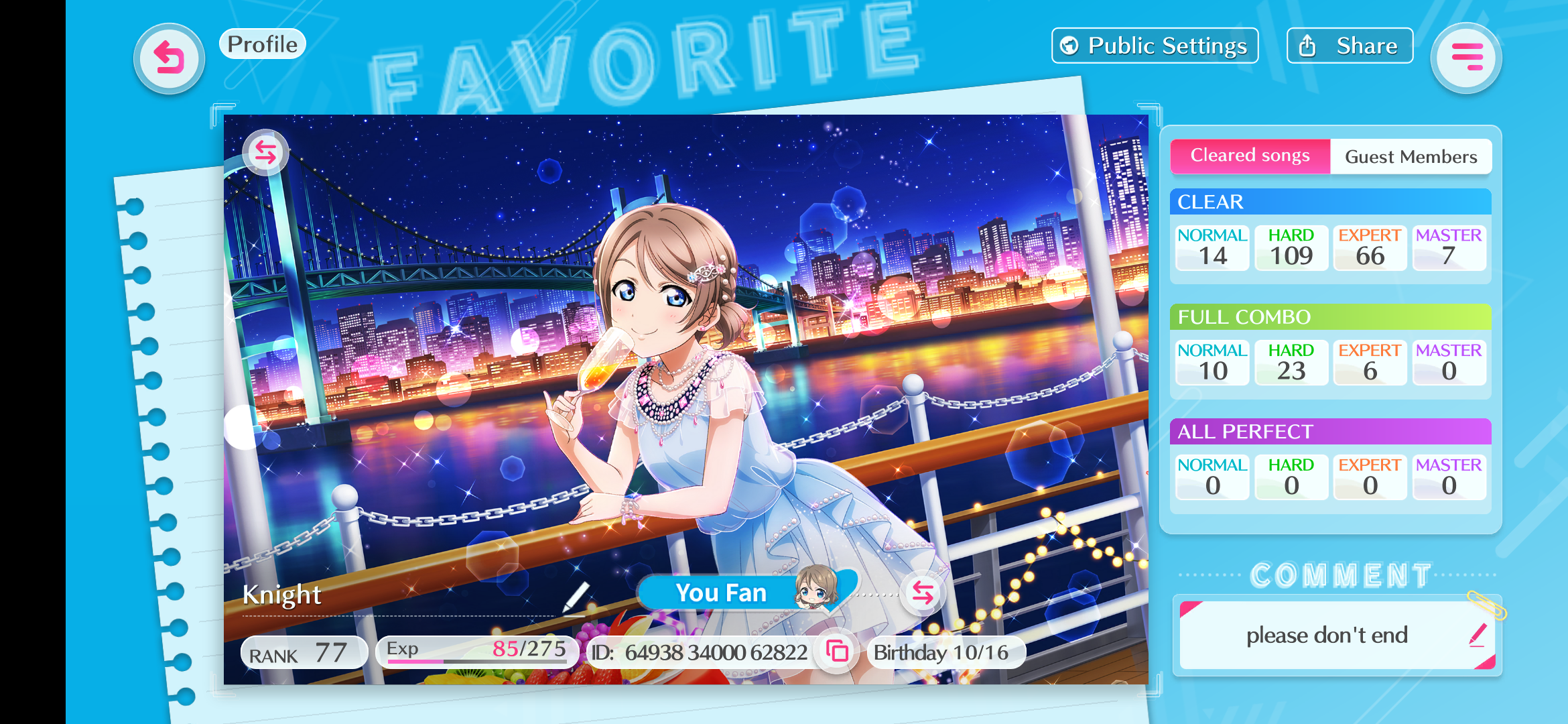The height and width of the screenshot is (724, 1568).
Task: Edit the player name Knight
Action: [x=575, y=597]
